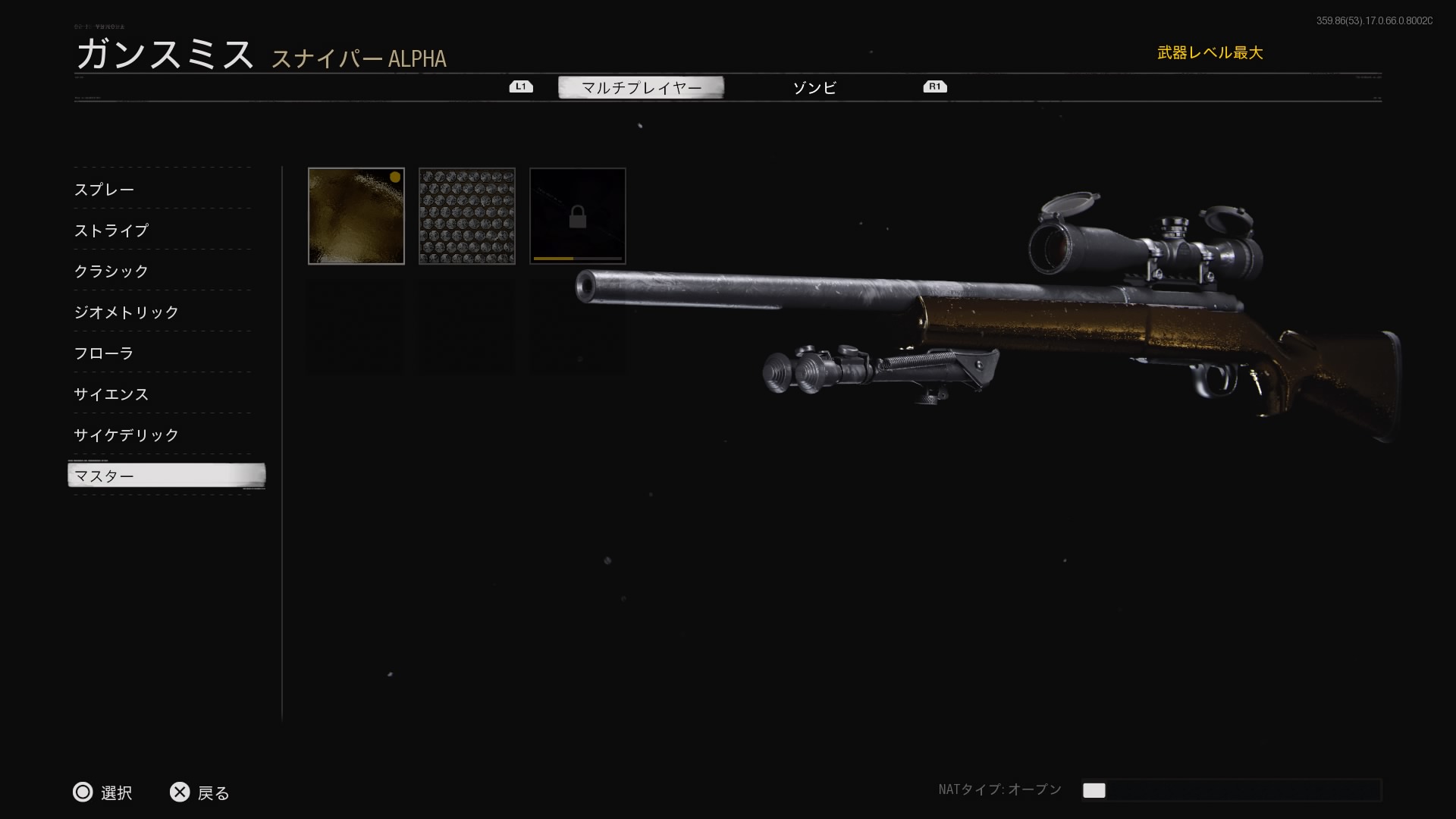Select the スプレー camo category
Screen dimensions: 1456x819
coord(105,190)
